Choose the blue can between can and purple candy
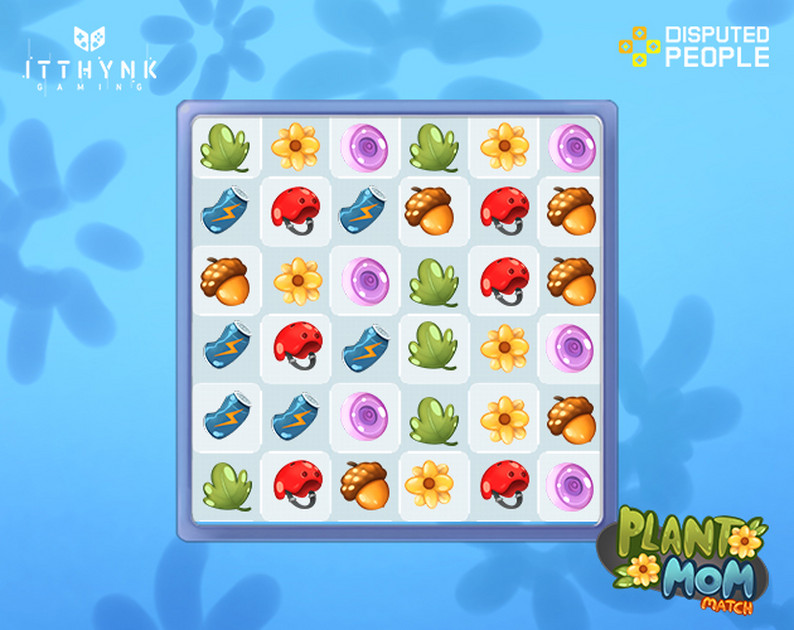794x630 pixels. 296,415
